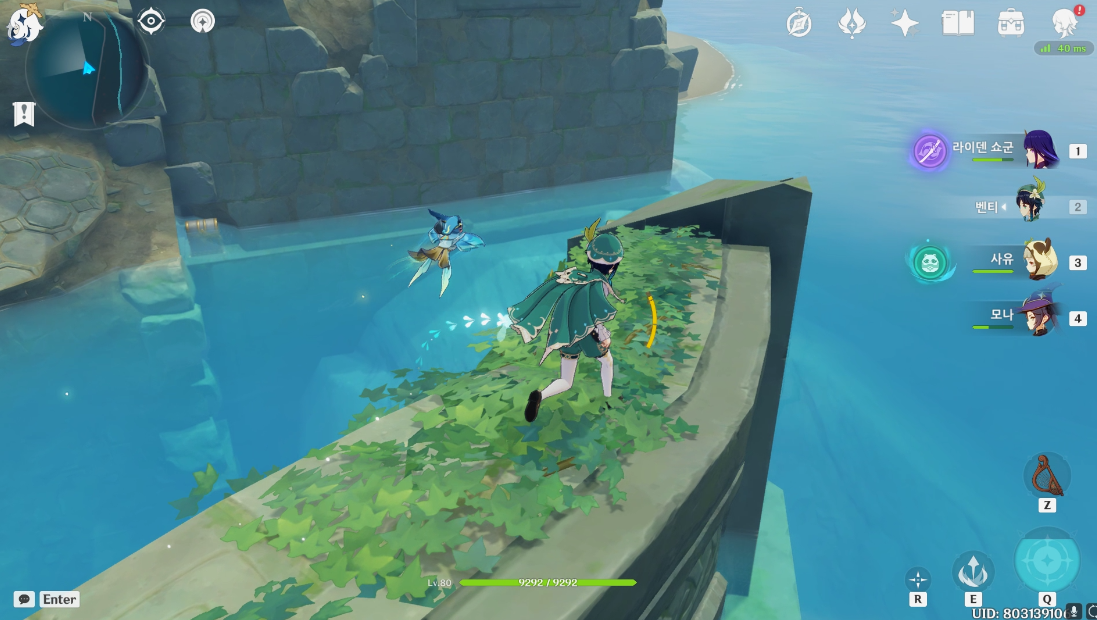Image resolution: width=1097 pixels, height=620 pixels.
Task: Click the crosshair ring icon beside the minimap
Action: tap(151, 21)
